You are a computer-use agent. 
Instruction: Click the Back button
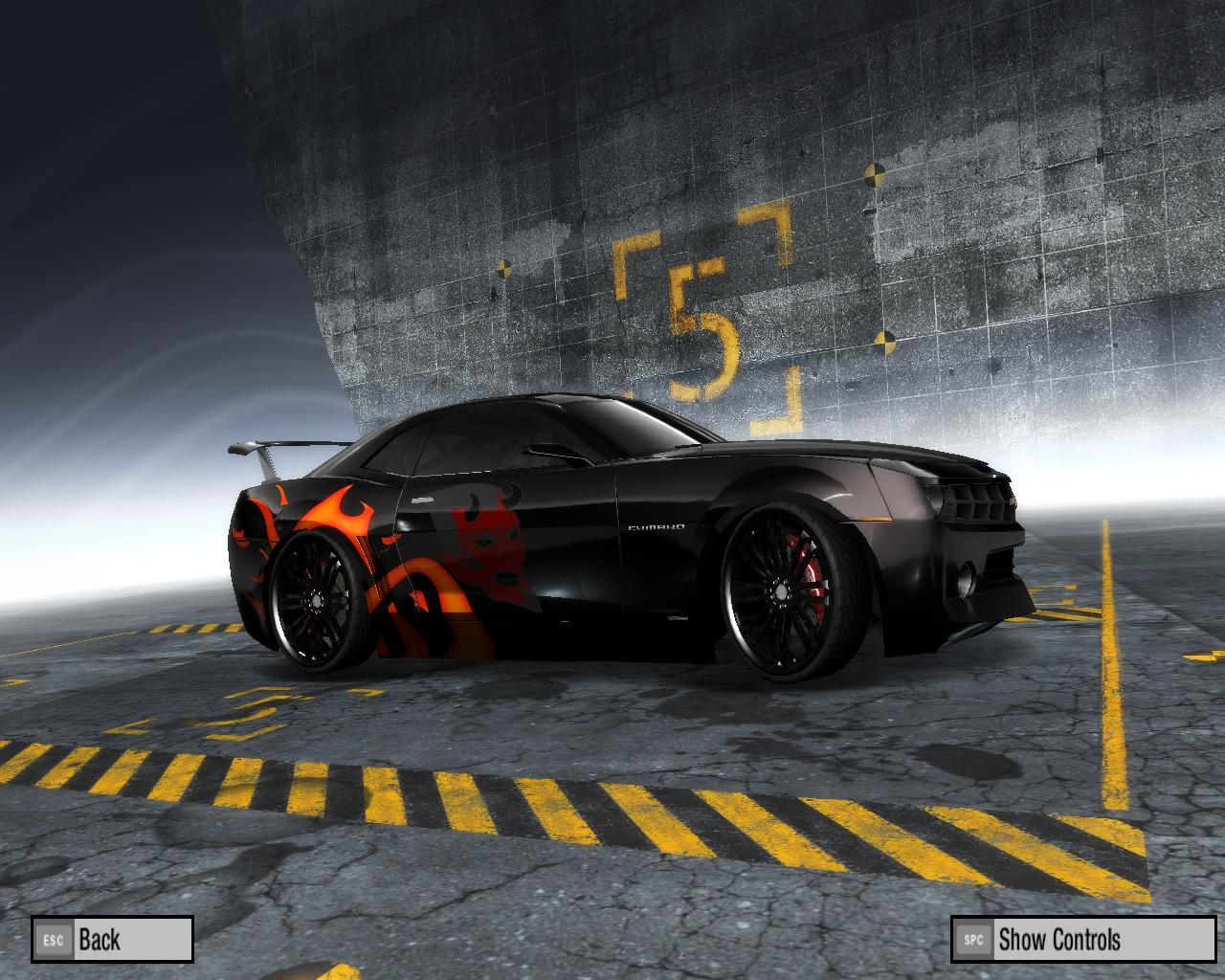[x=112, y=939]
